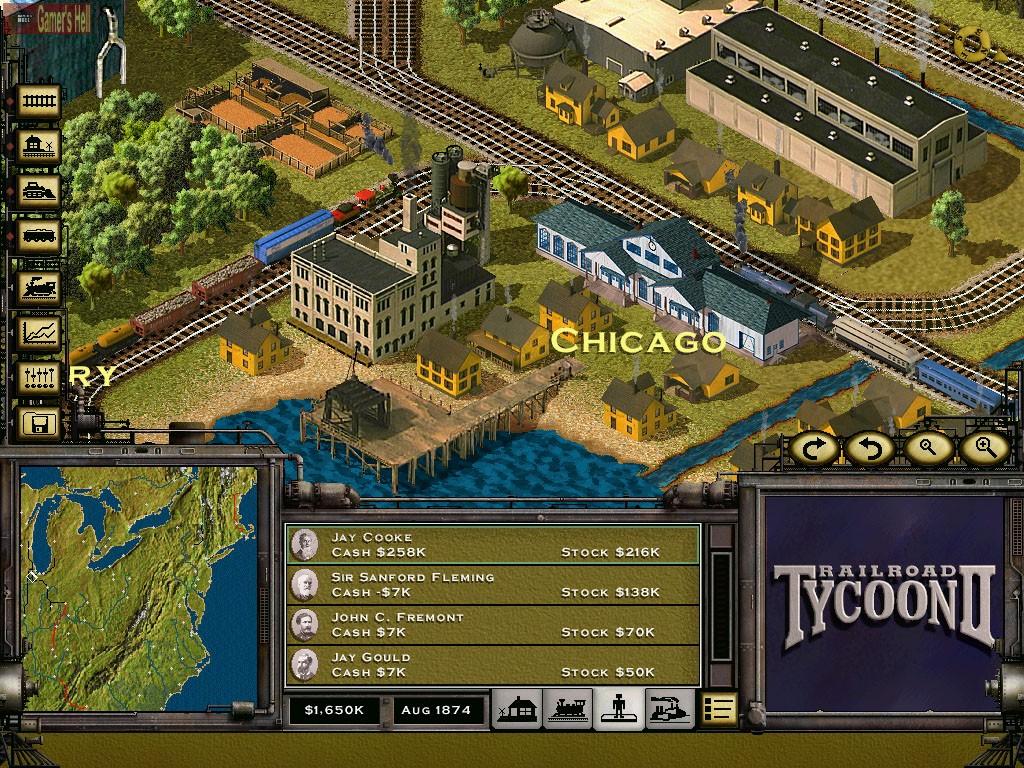This screenshot has width=1024, height=768.
Task: Select the lay track tool
Action: [40, 101]
